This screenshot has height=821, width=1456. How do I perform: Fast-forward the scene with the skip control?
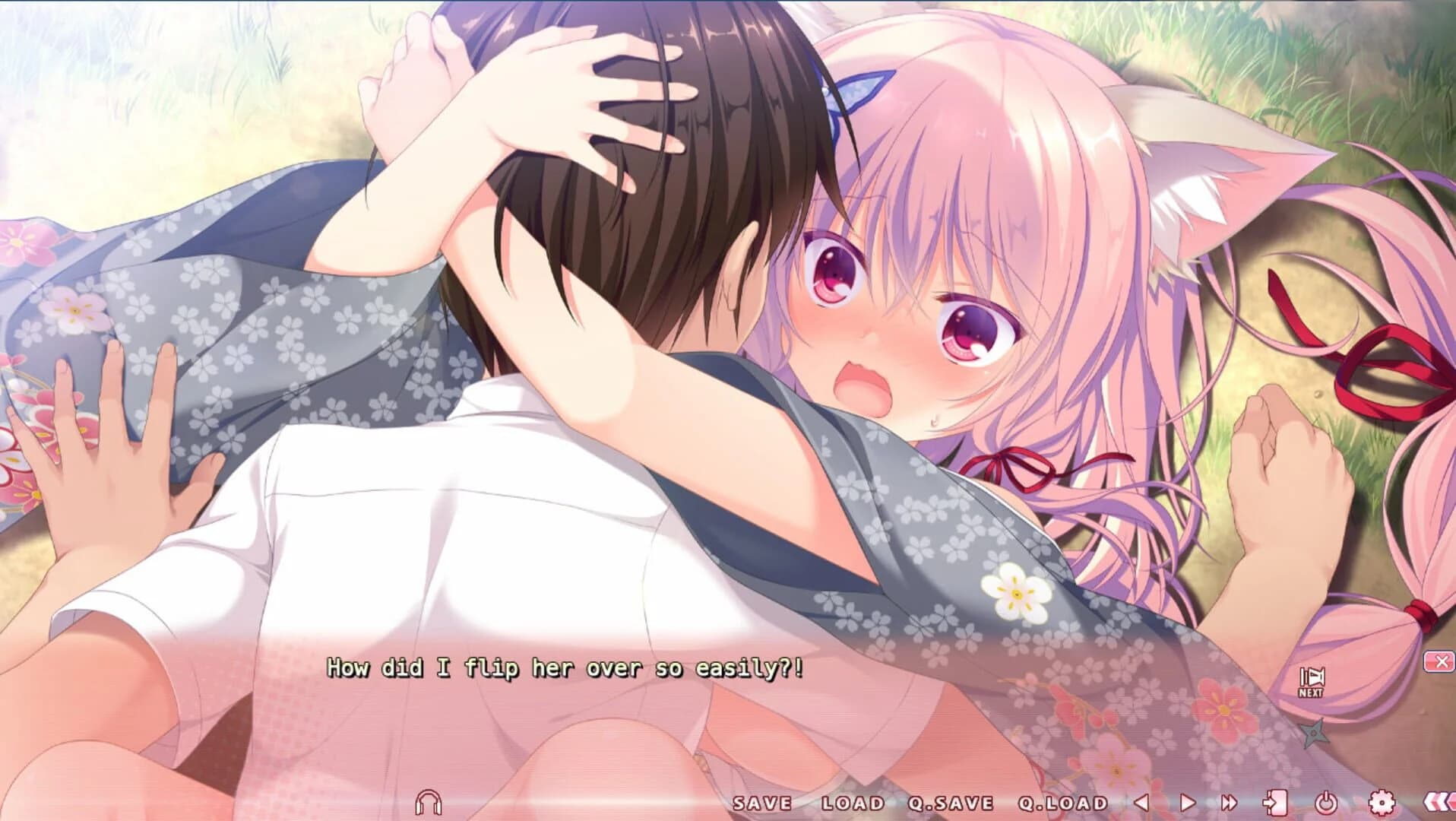point(1231,800)
